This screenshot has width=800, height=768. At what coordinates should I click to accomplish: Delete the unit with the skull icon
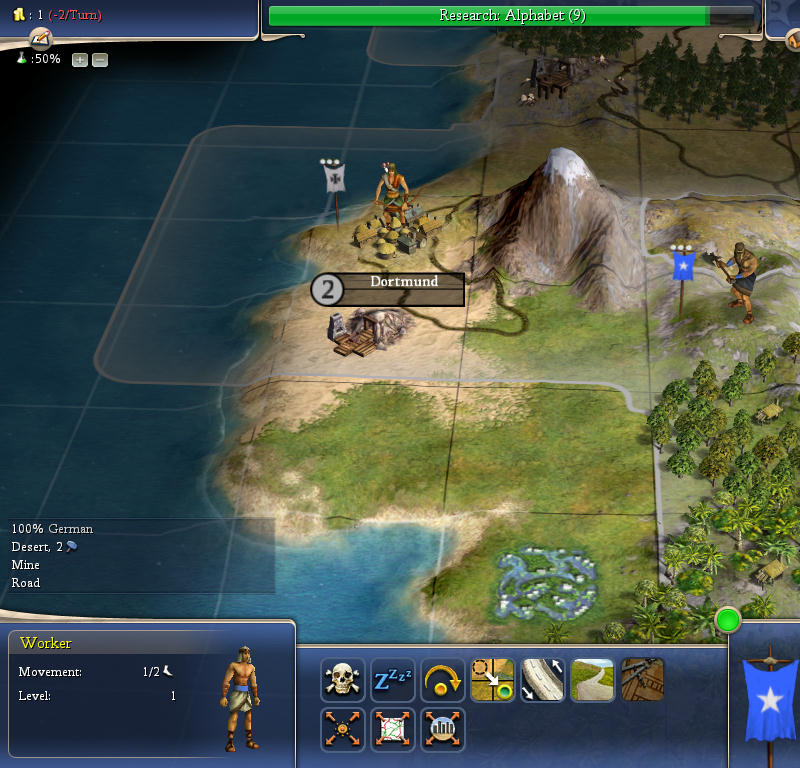pyautogui.click(x=343, y=680)
